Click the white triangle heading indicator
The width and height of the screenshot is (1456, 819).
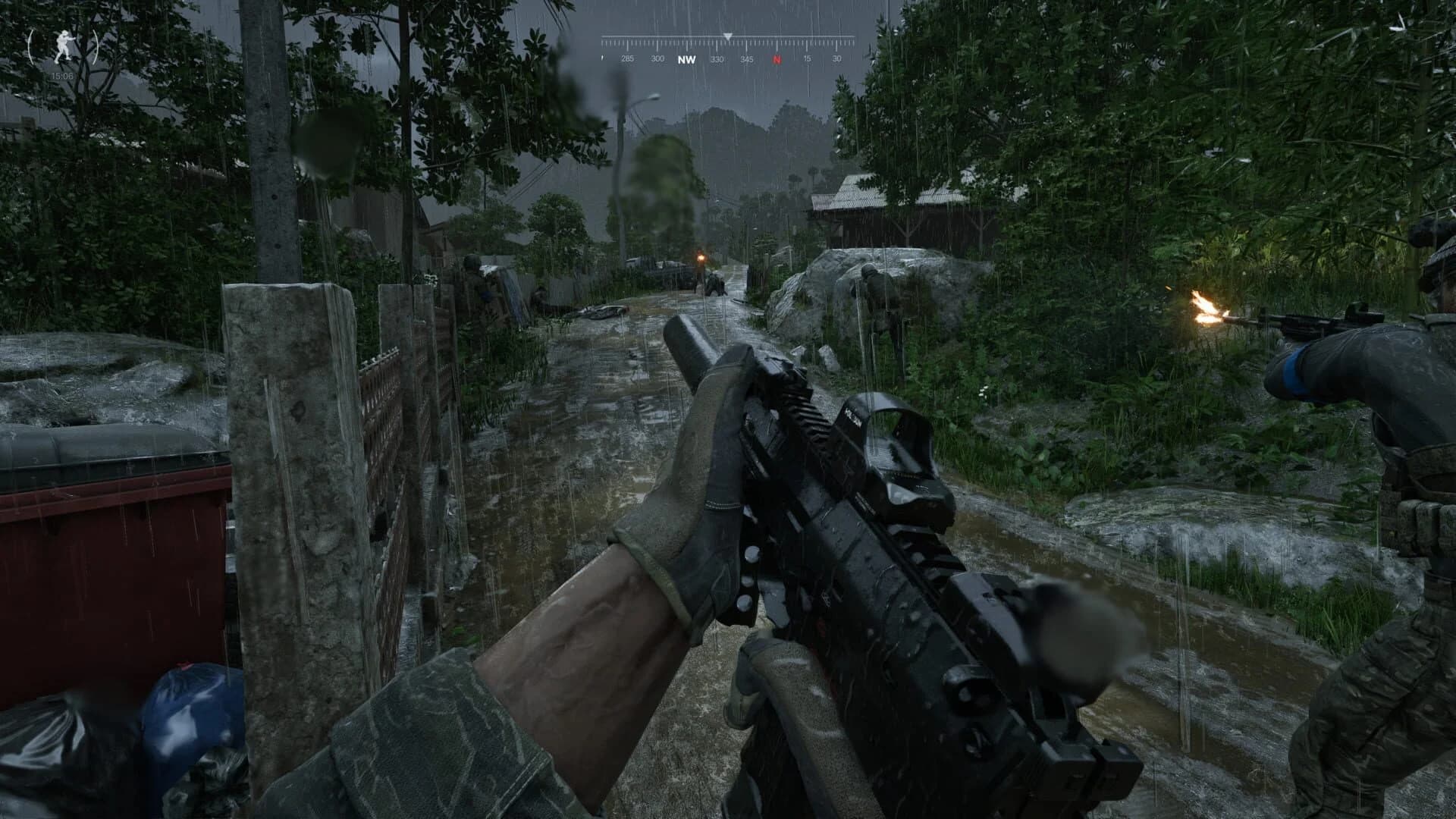point(727,36)
